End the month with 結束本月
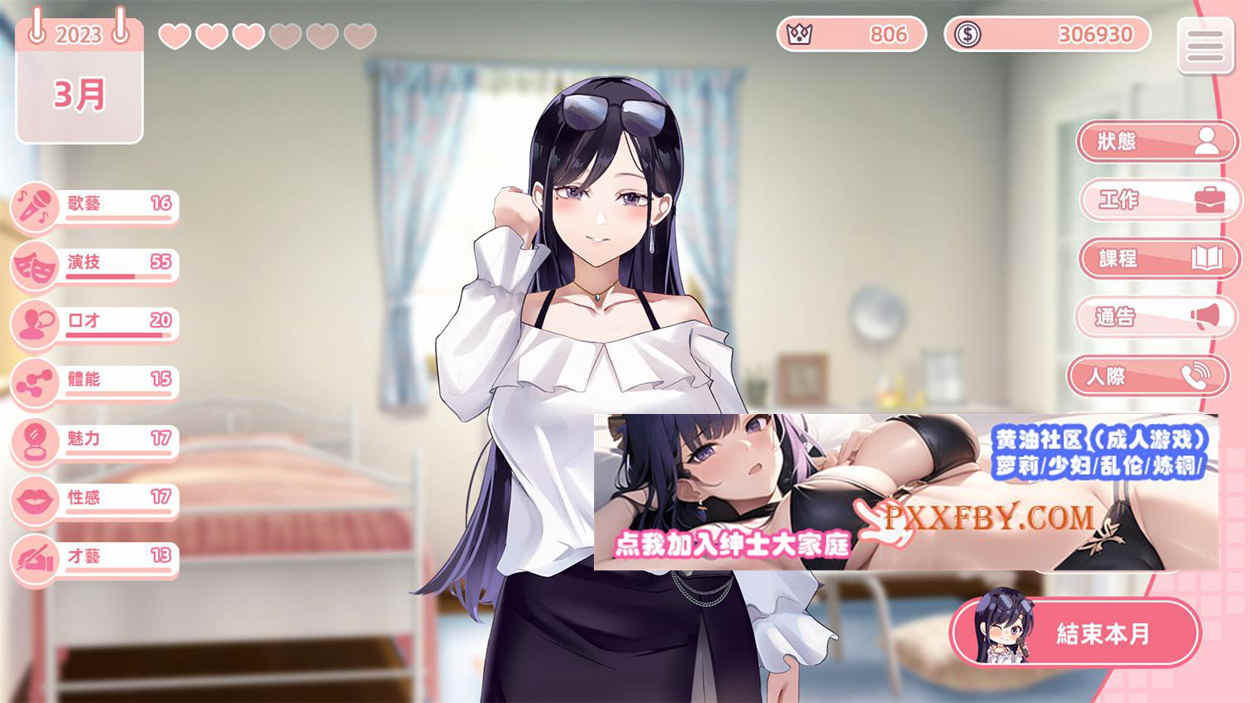 point(1075,632)
